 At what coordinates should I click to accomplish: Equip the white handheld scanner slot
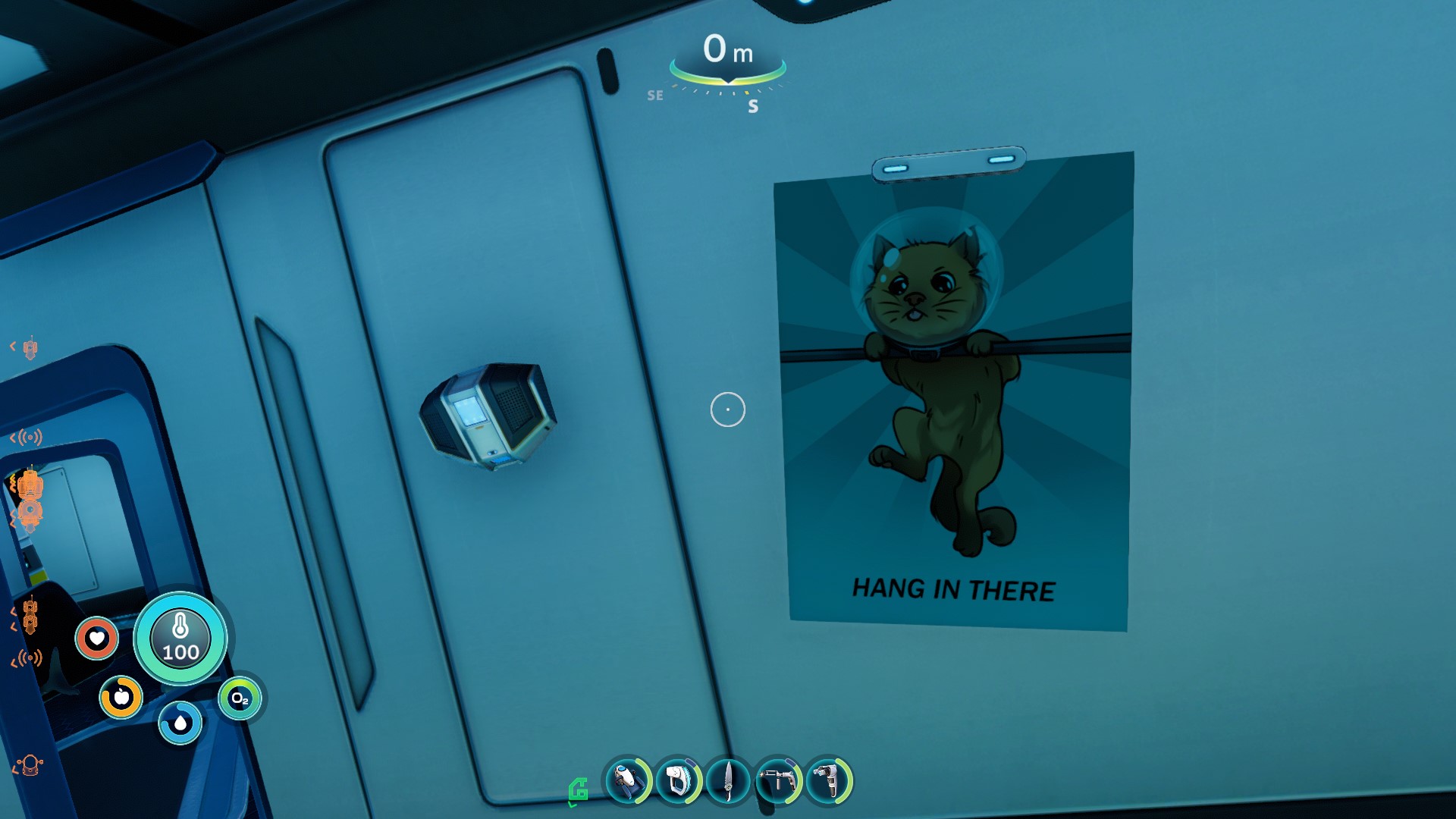(x=677, y=780)
